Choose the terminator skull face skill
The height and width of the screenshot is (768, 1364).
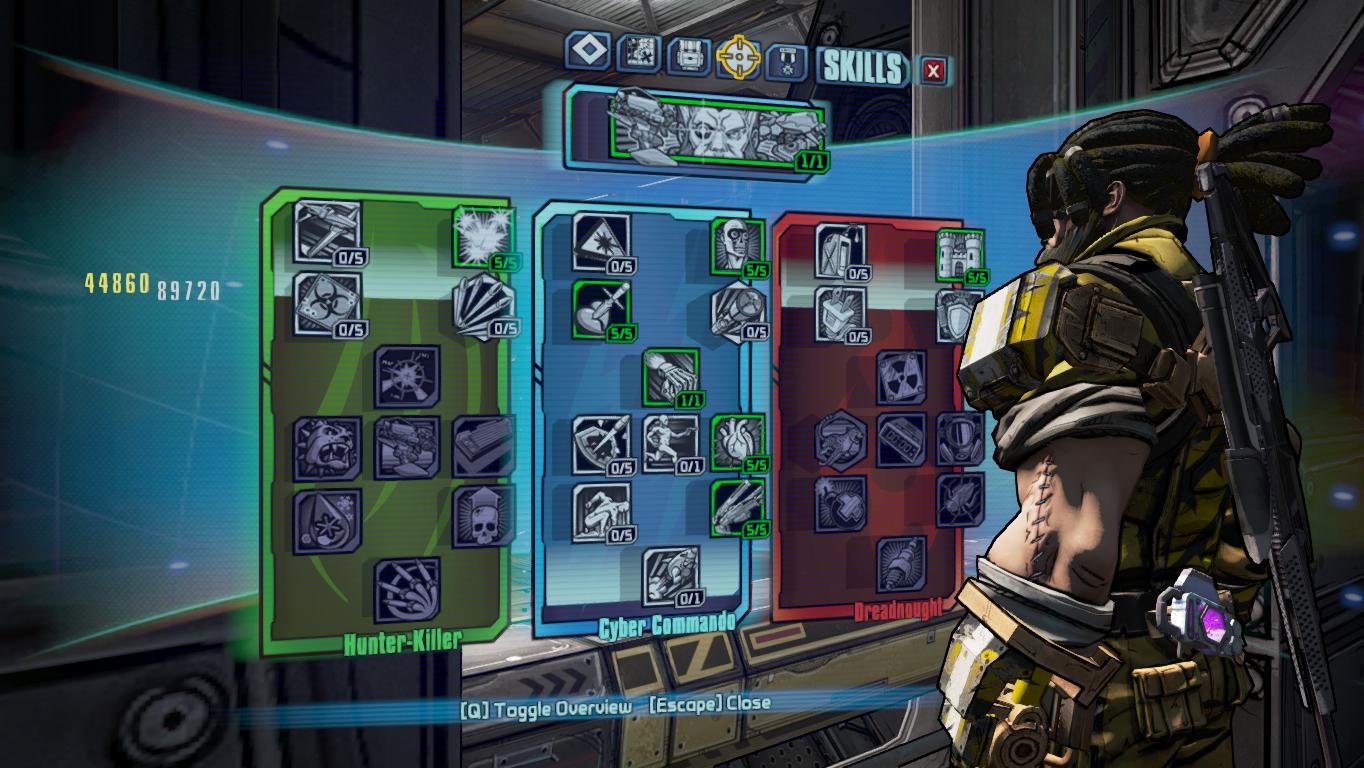tap(738, 246)
